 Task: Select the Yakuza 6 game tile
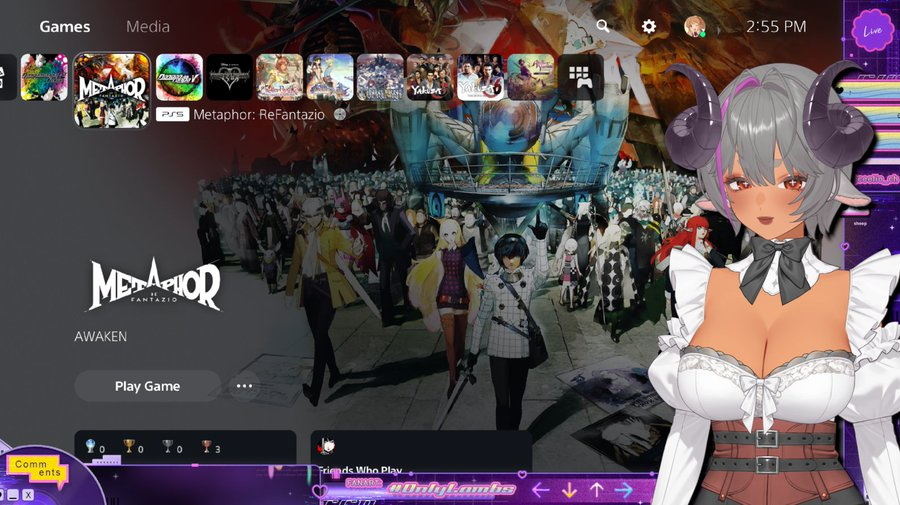pos(480,77)
